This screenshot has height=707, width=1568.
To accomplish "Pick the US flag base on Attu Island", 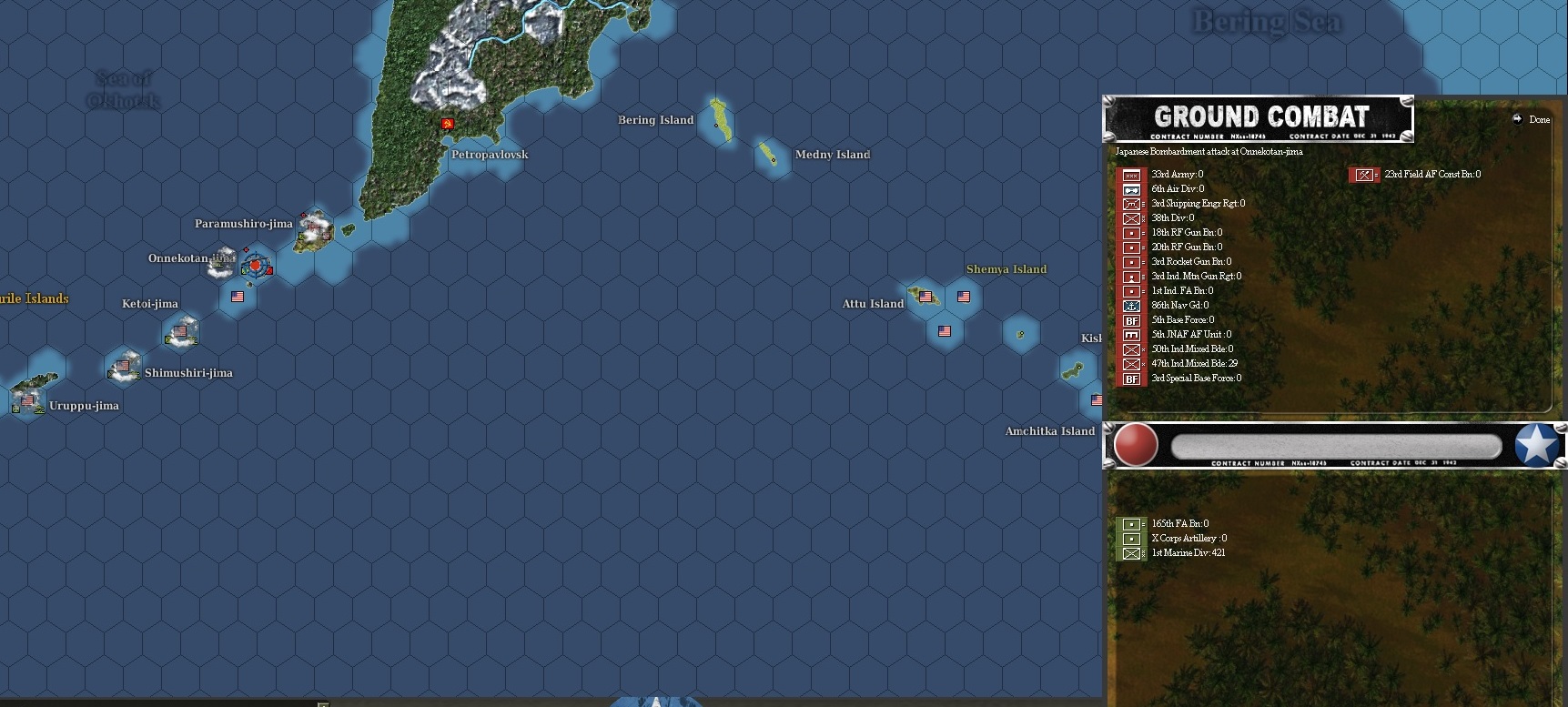I will pos(926,296).
